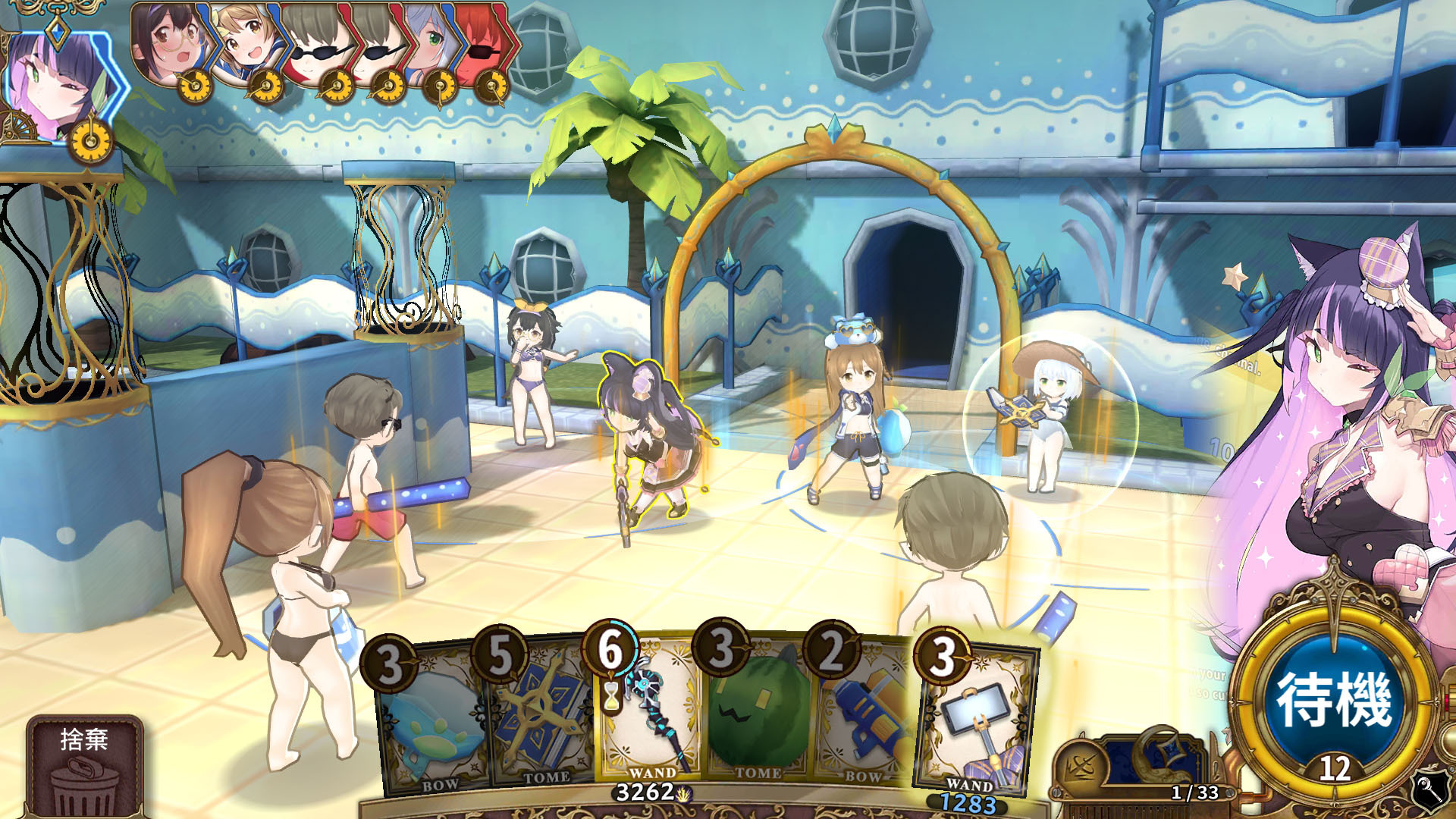Screen dimensions: 1456x819
Task: Click the red-tinted sunglasses enemy turn portrait
Action: (485, 42)
